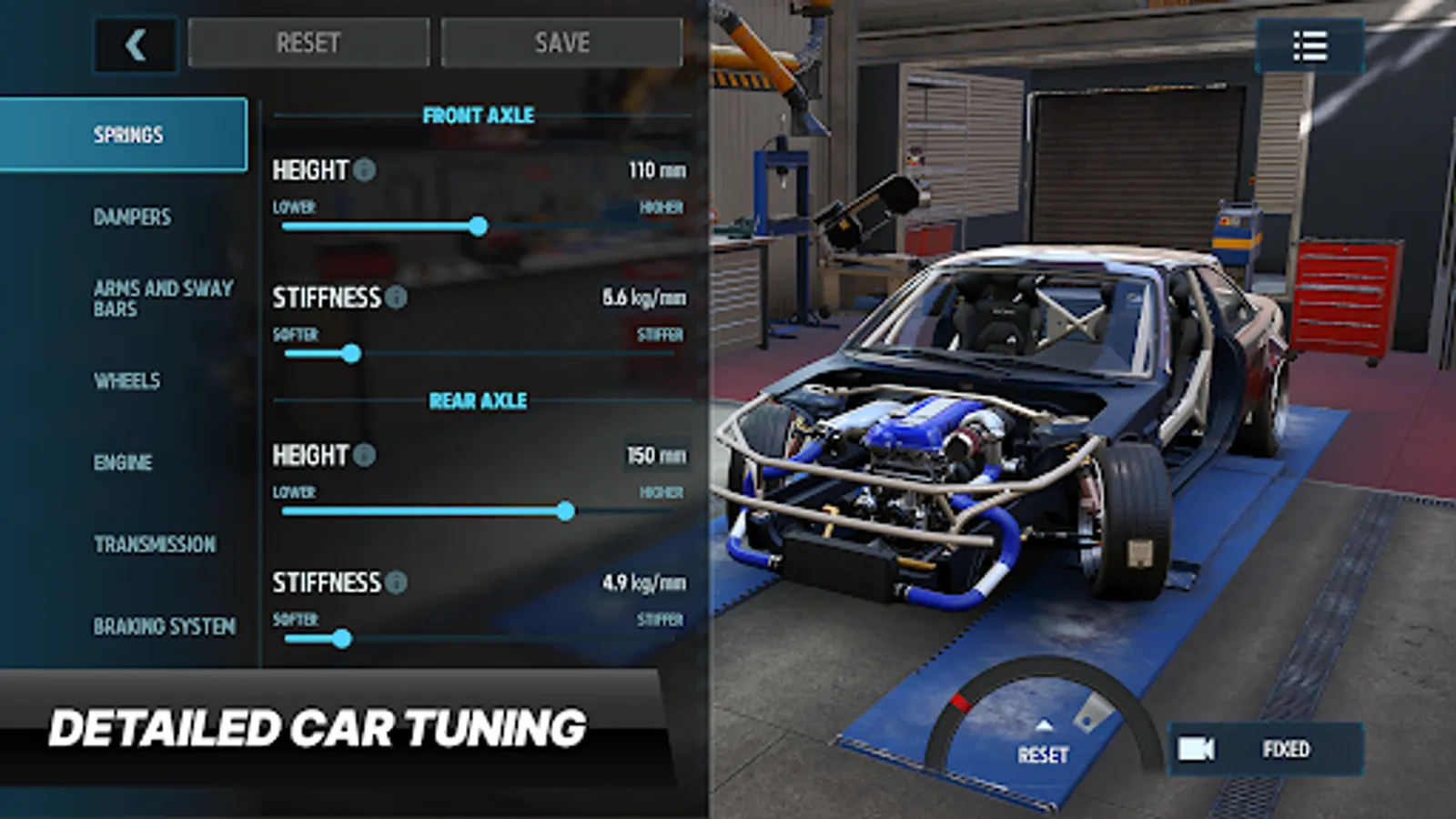Click the info icon beside rear Stiffness

tap(398, 582)
